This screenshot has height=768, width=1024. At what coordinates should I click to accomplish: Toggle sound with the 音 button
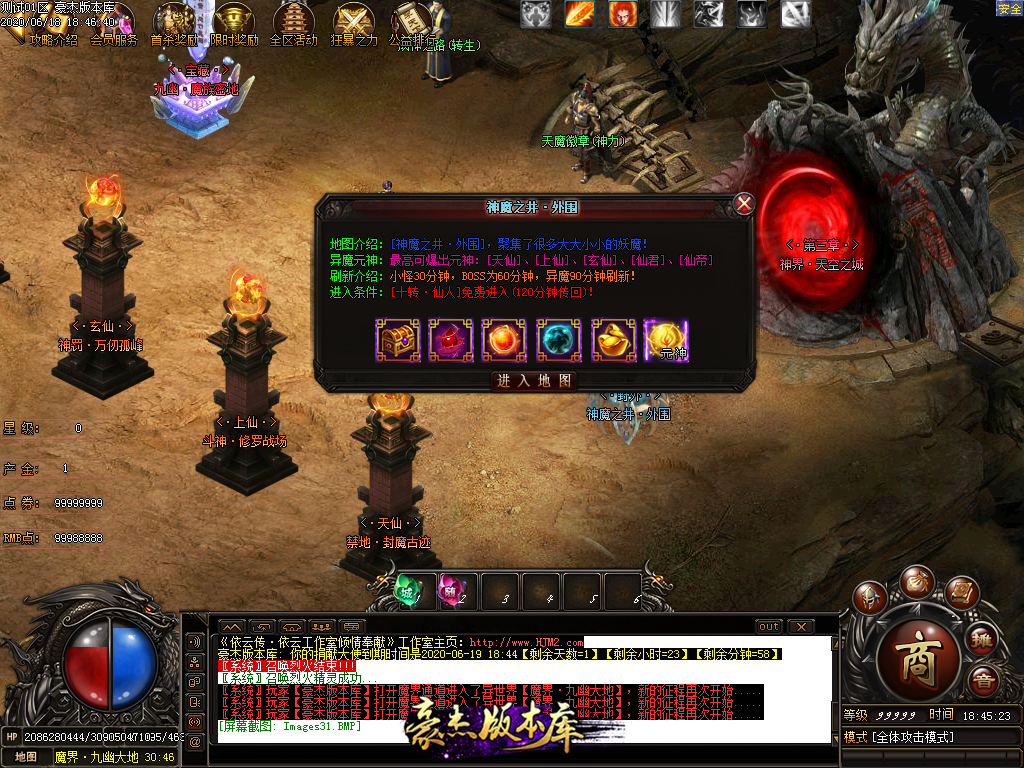(983, 681)
